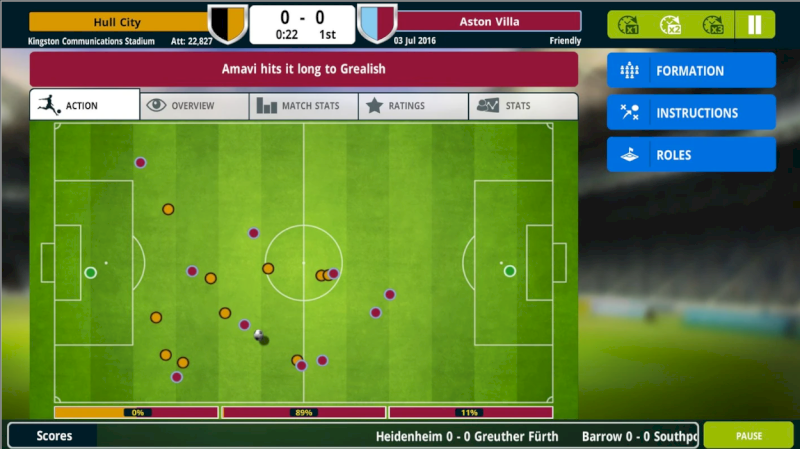Switch to the Action tab
Screen dimensions: 800x449
[85, 105]
